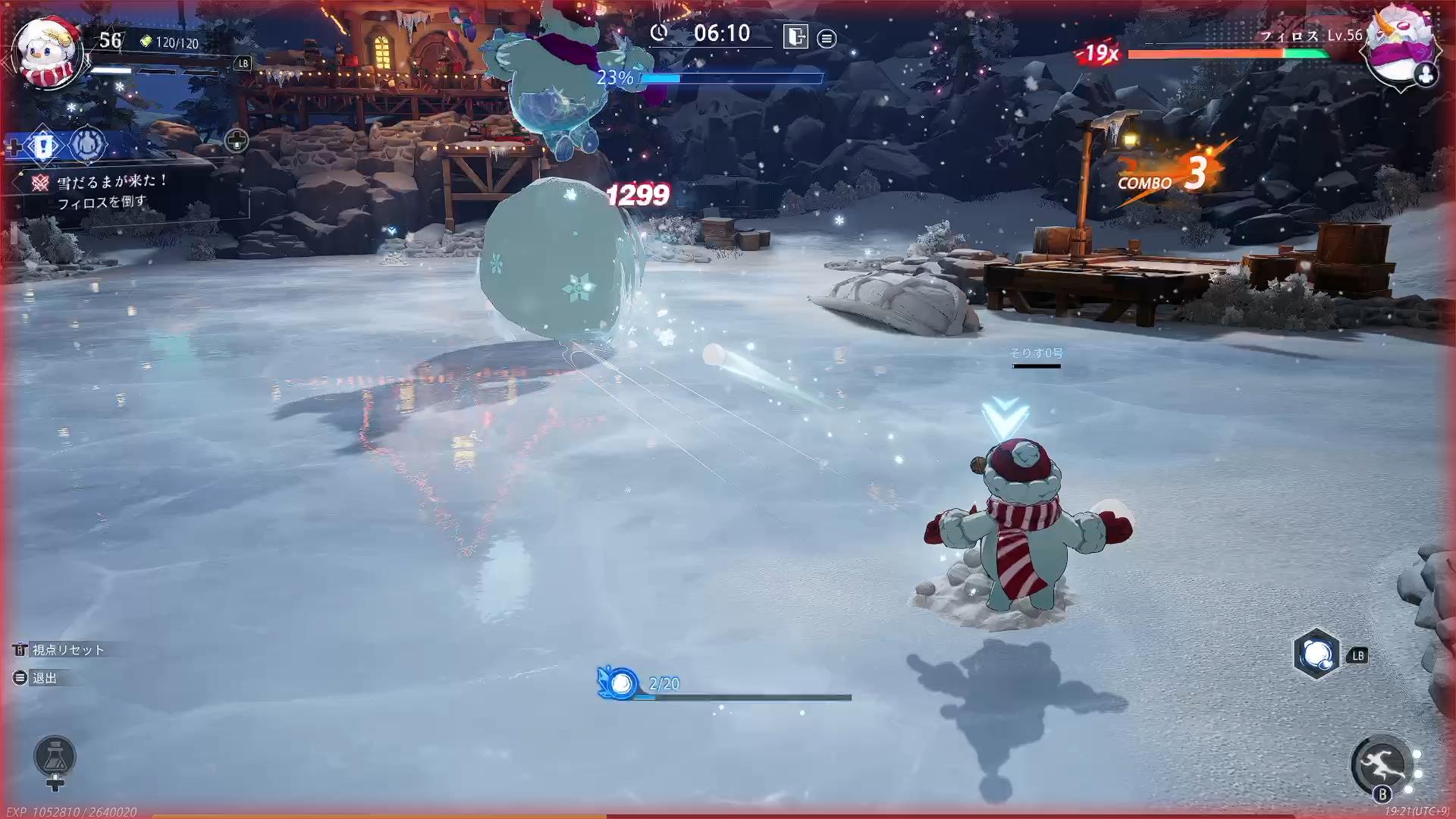Click the exit door icon beside the timer
1456x819 pixels.
(795, 36)
